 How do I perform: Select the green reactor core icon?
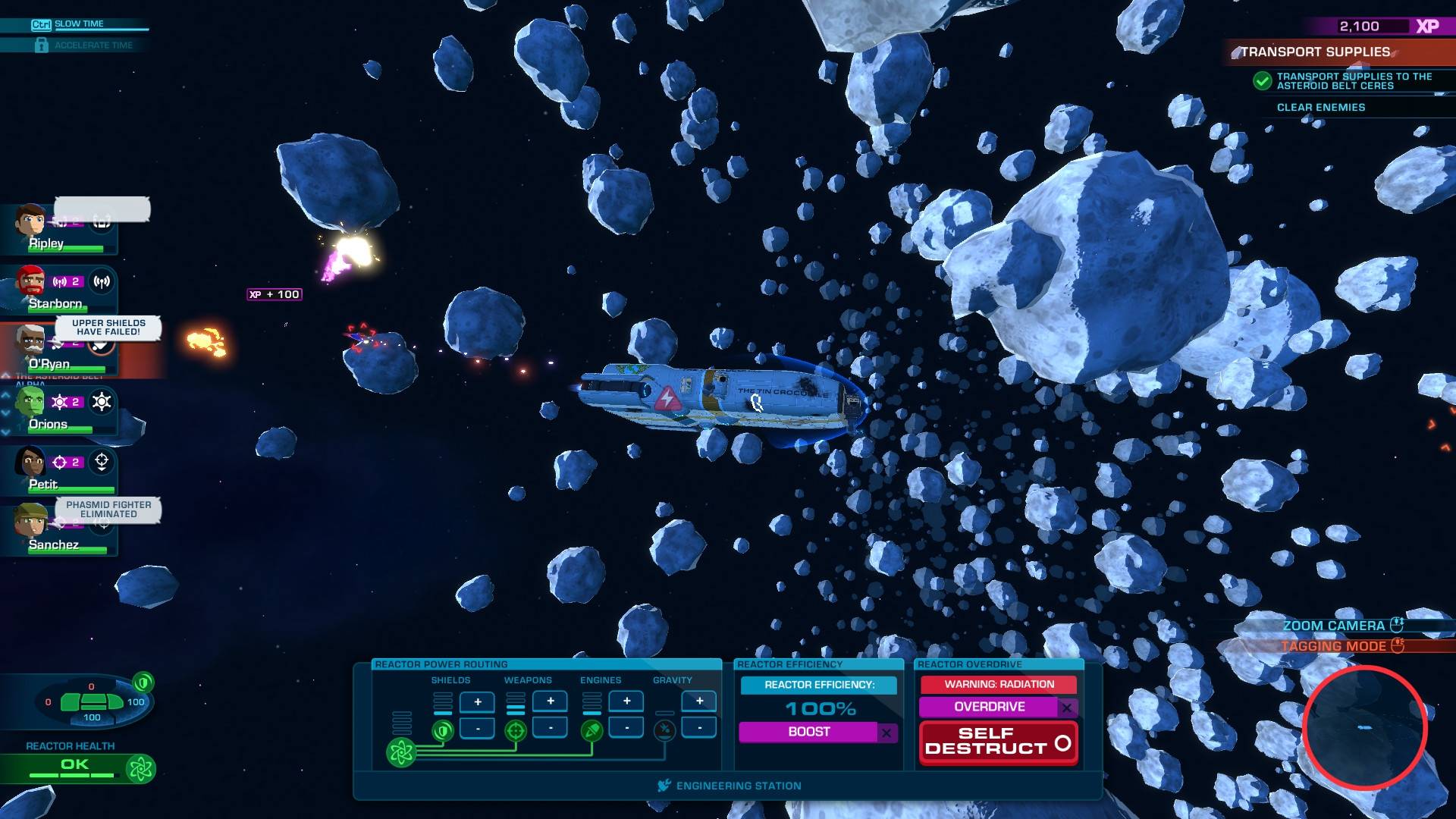(x=401, y=752)
